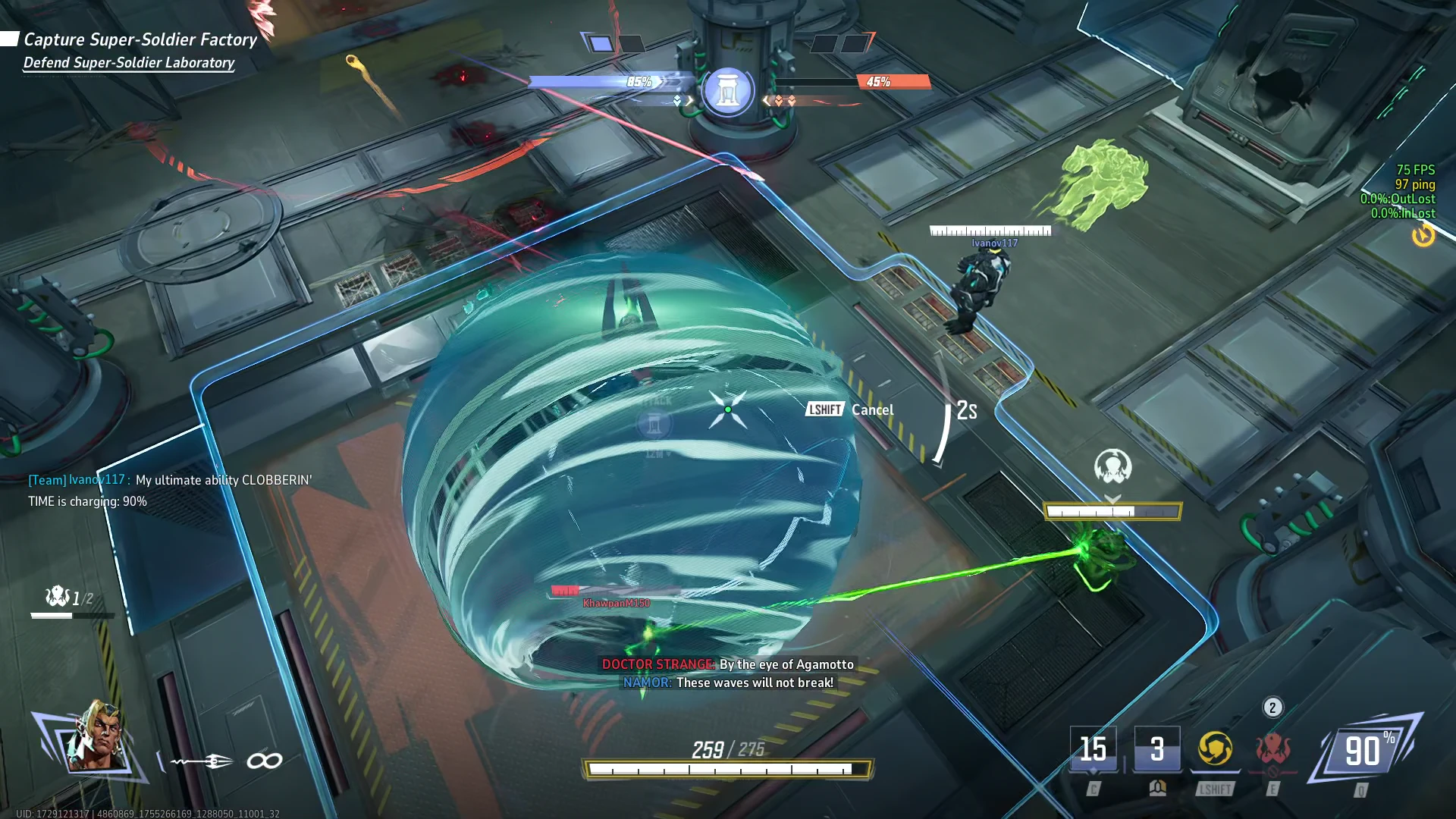Screen dimensions: 1456x819
Task: Click the team-up ability slot showing 3
Action: (x=1156, y=749)
